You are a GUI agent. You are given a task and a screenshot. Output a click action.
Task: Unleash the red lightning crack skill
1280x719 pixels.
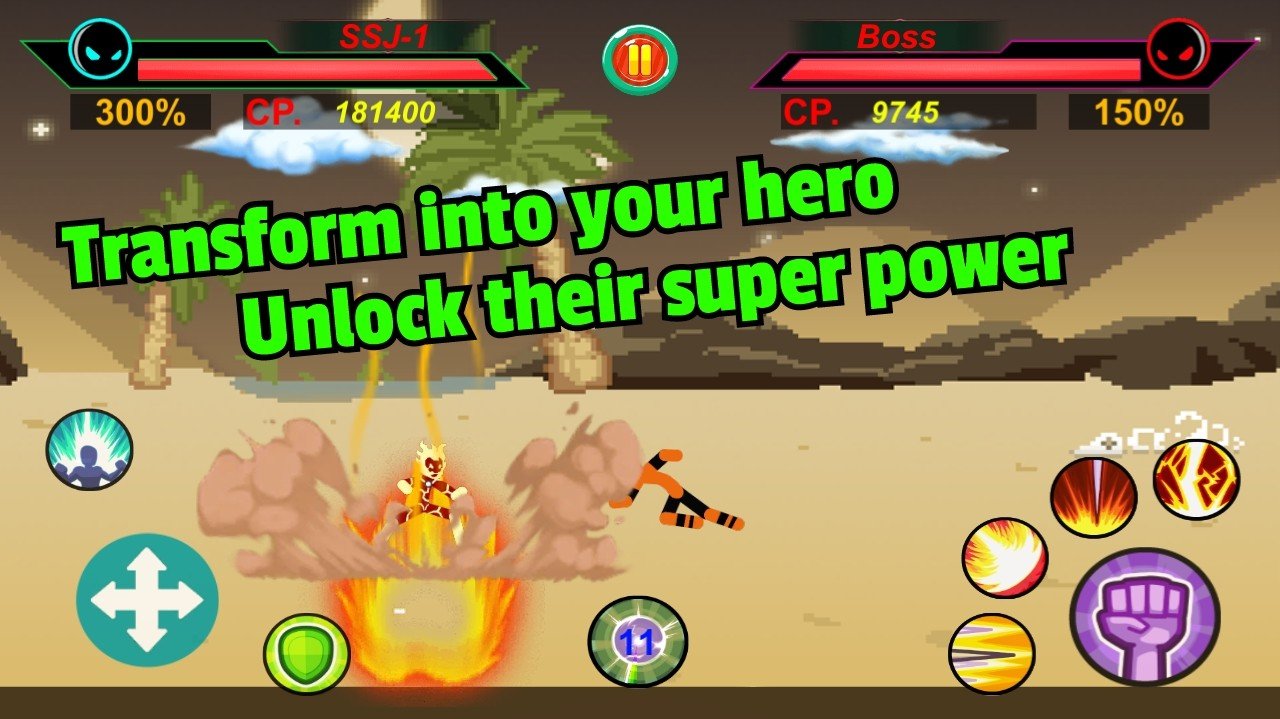pos(1196,480)
